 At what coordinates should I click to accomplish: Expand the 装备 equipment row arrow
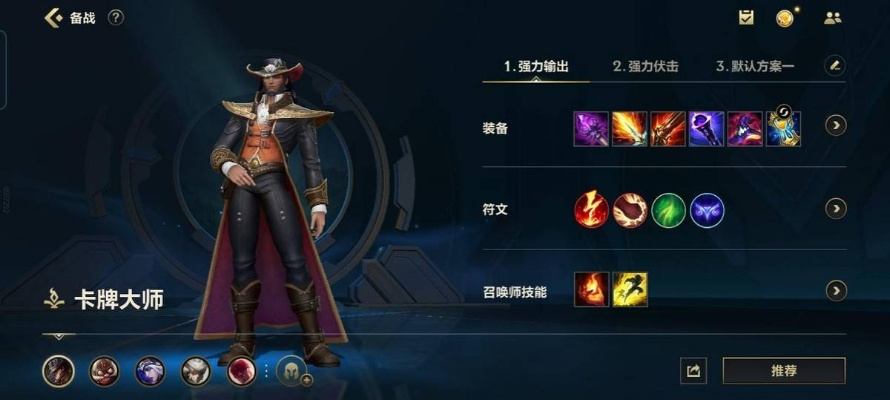(x=835, y=126)
